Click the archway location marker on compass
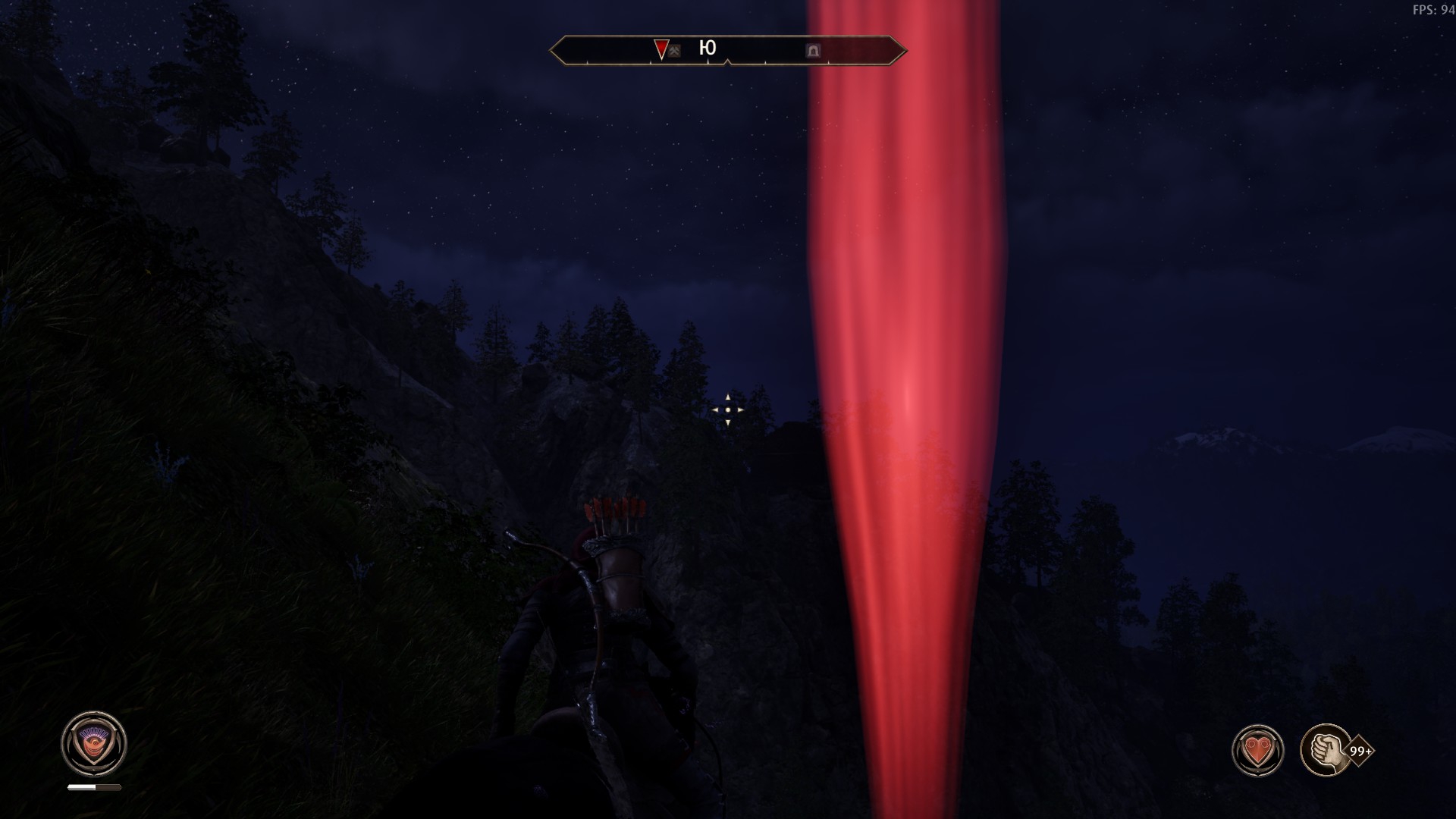 [x=813, y=51]
